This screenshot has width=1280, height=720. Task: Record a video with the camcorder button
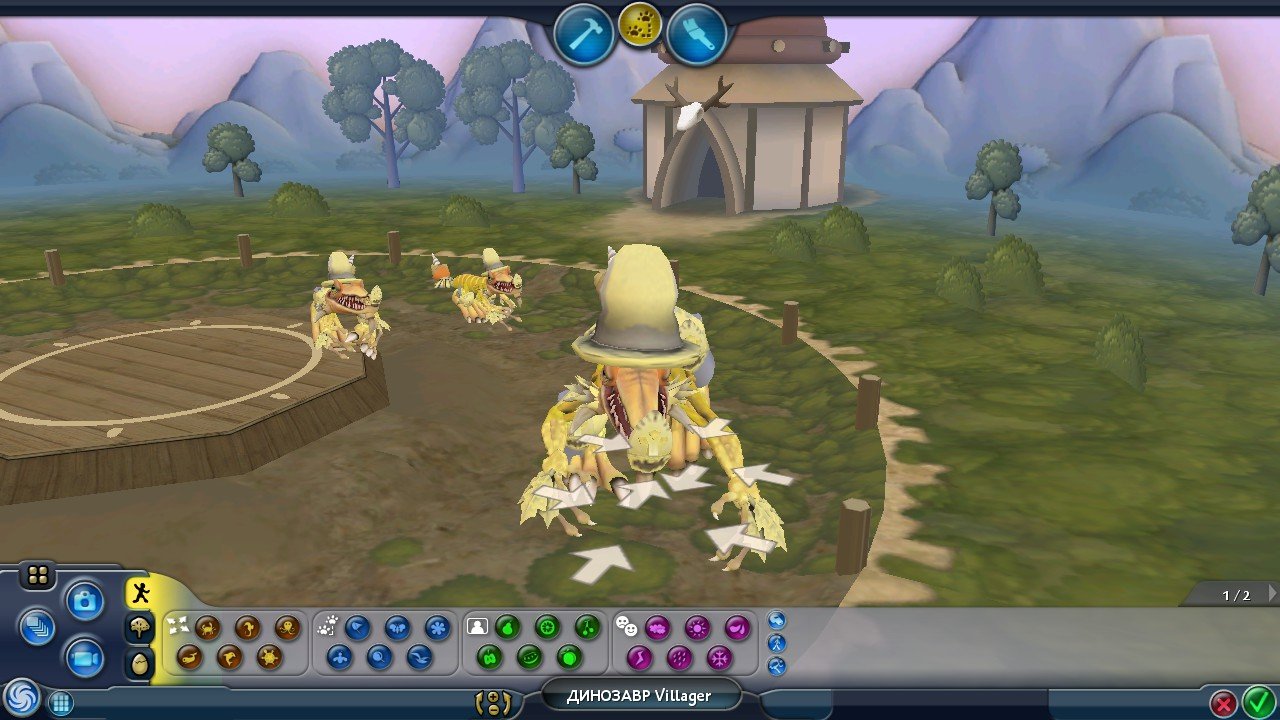85,659
